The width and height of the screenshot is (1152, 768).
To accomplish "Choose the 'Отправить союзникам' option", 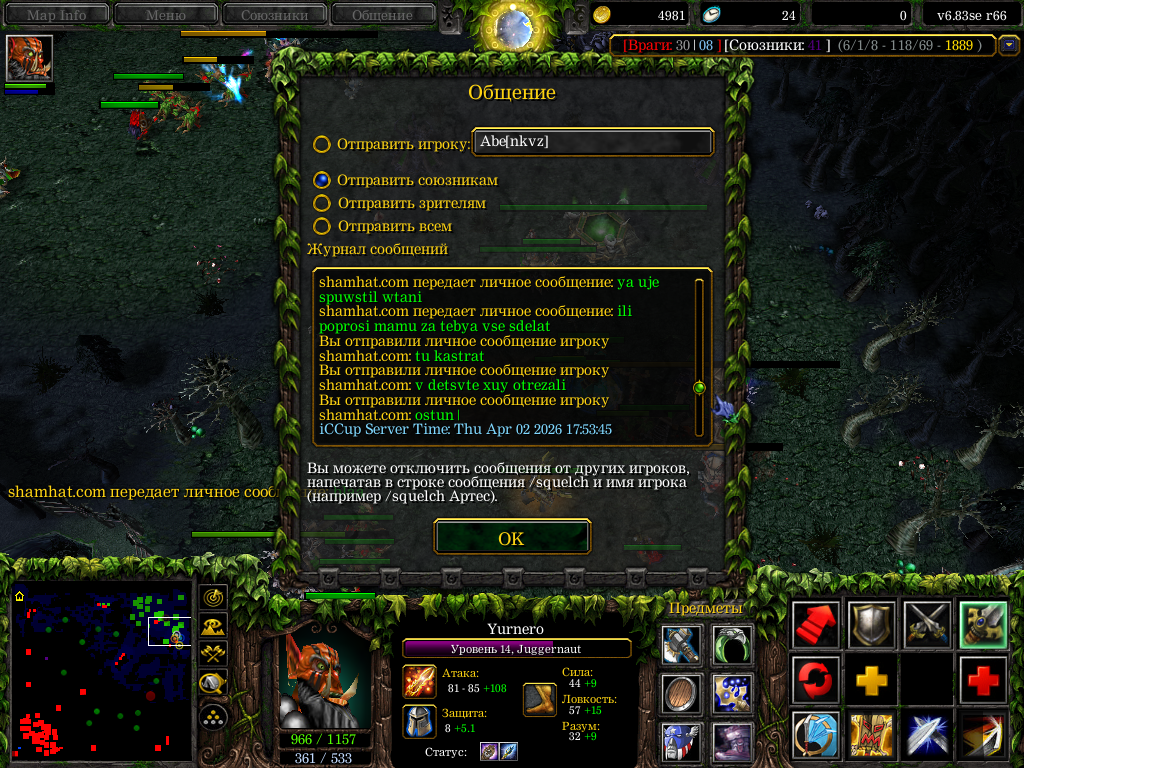I will [322, 180].
